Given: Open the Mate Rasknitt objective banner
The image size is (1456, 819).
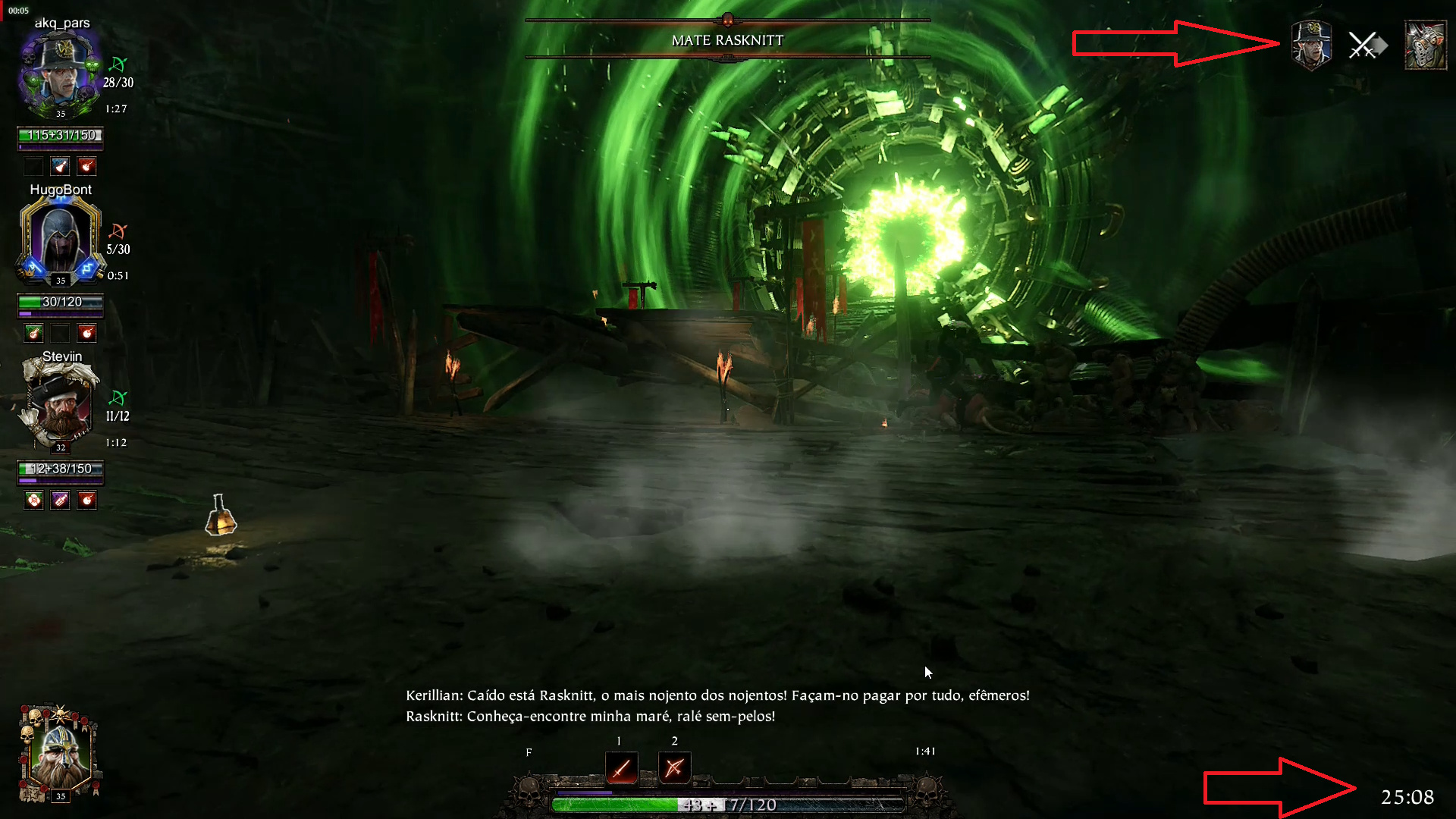Looking at the screenshot, I should coord(727,40).
